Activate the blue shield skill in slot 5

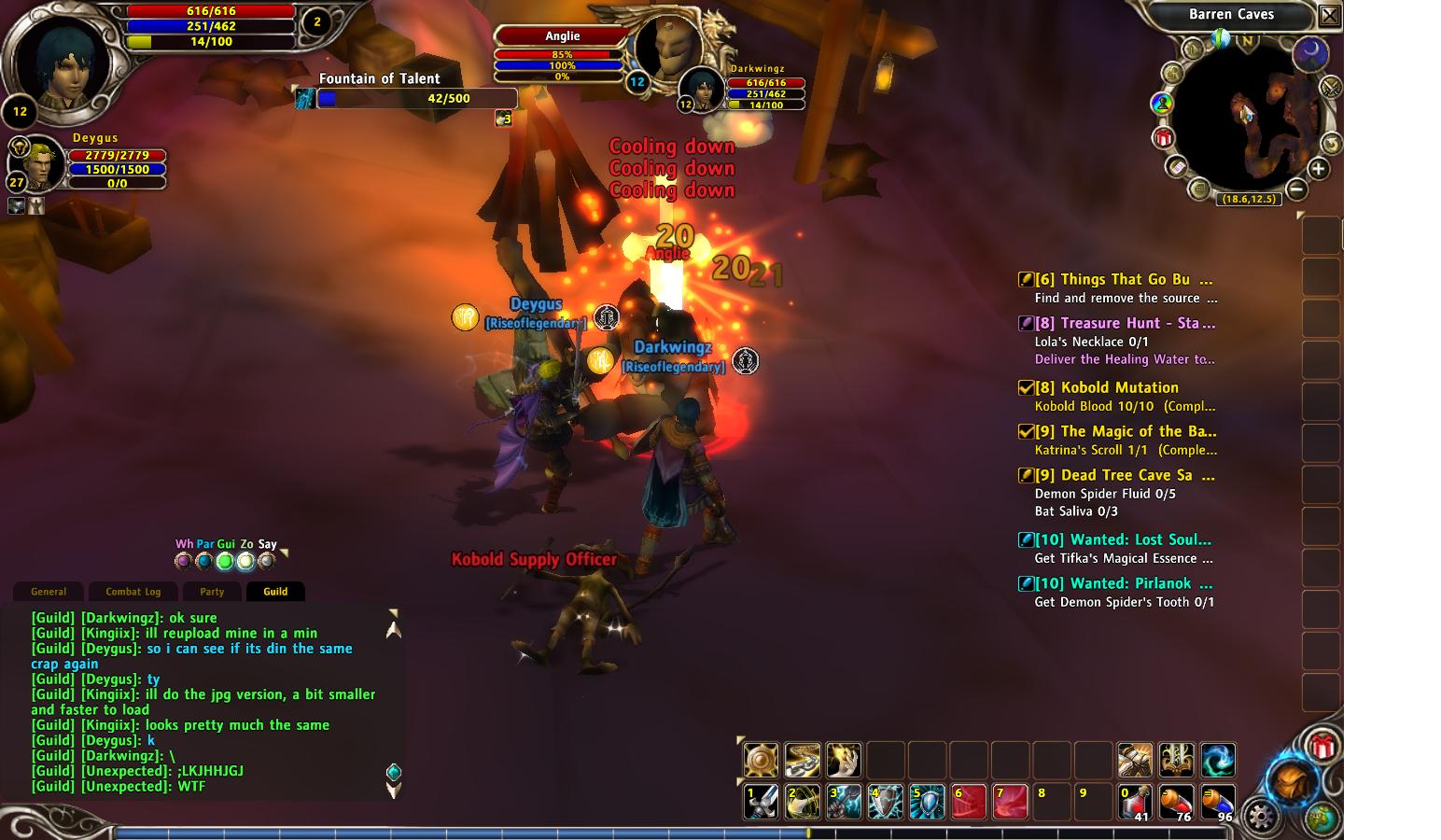(926, 802)
